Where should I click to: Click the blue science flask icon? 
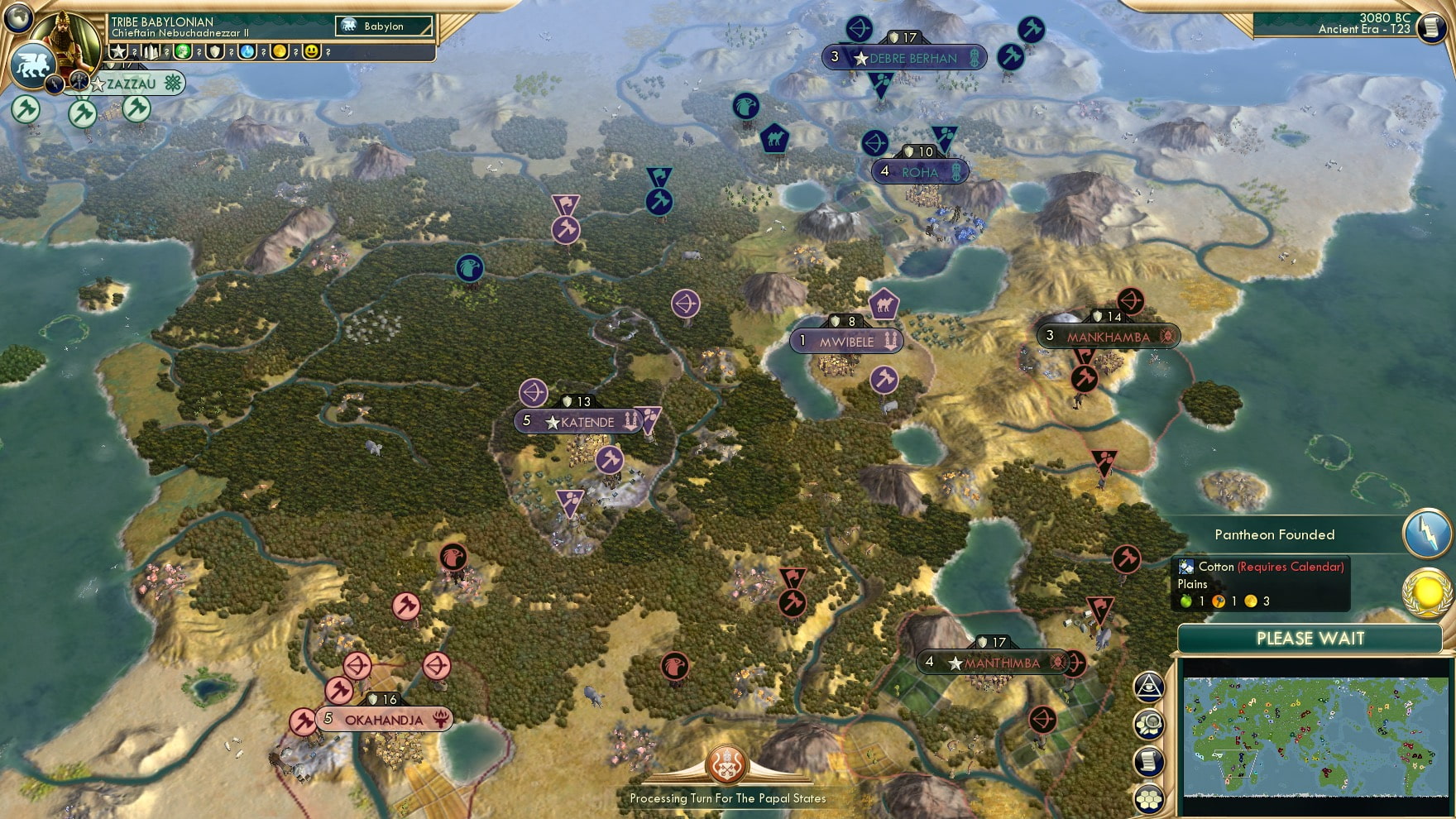point(247,52)
